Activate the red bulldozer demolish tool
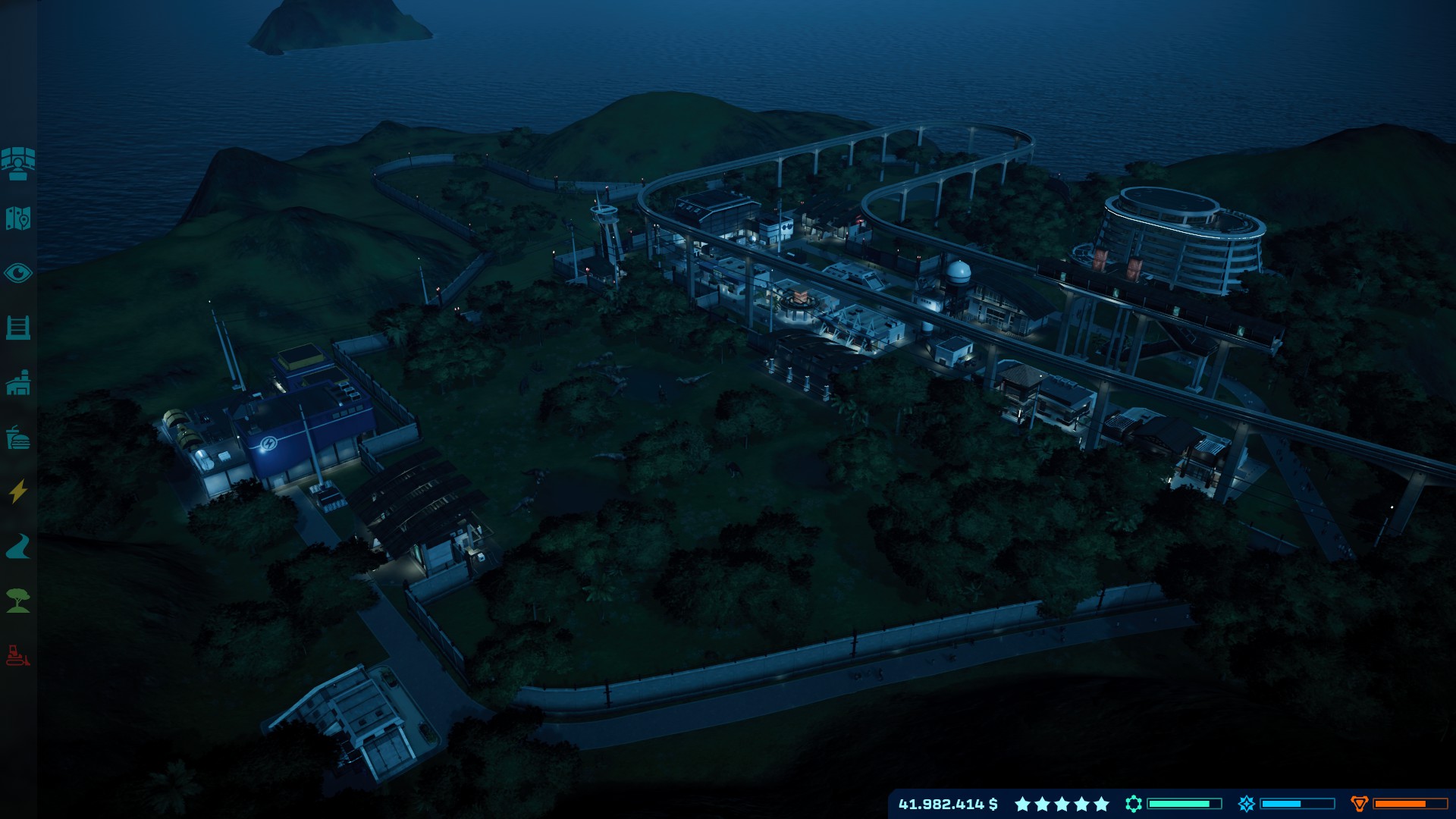 click(18, 655)
